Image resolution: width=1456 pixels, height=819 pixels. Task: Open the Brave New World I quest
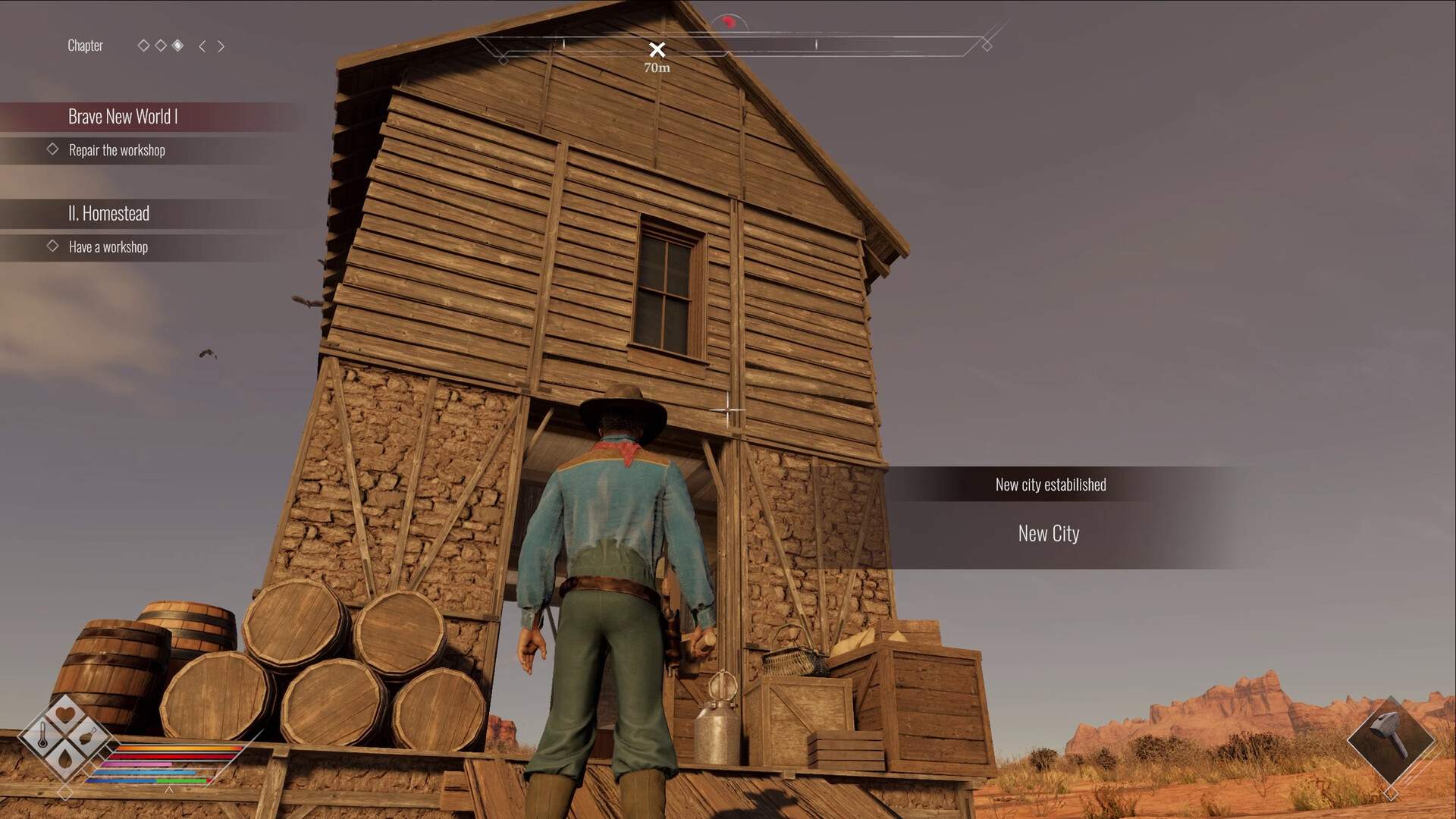point(123,116)
